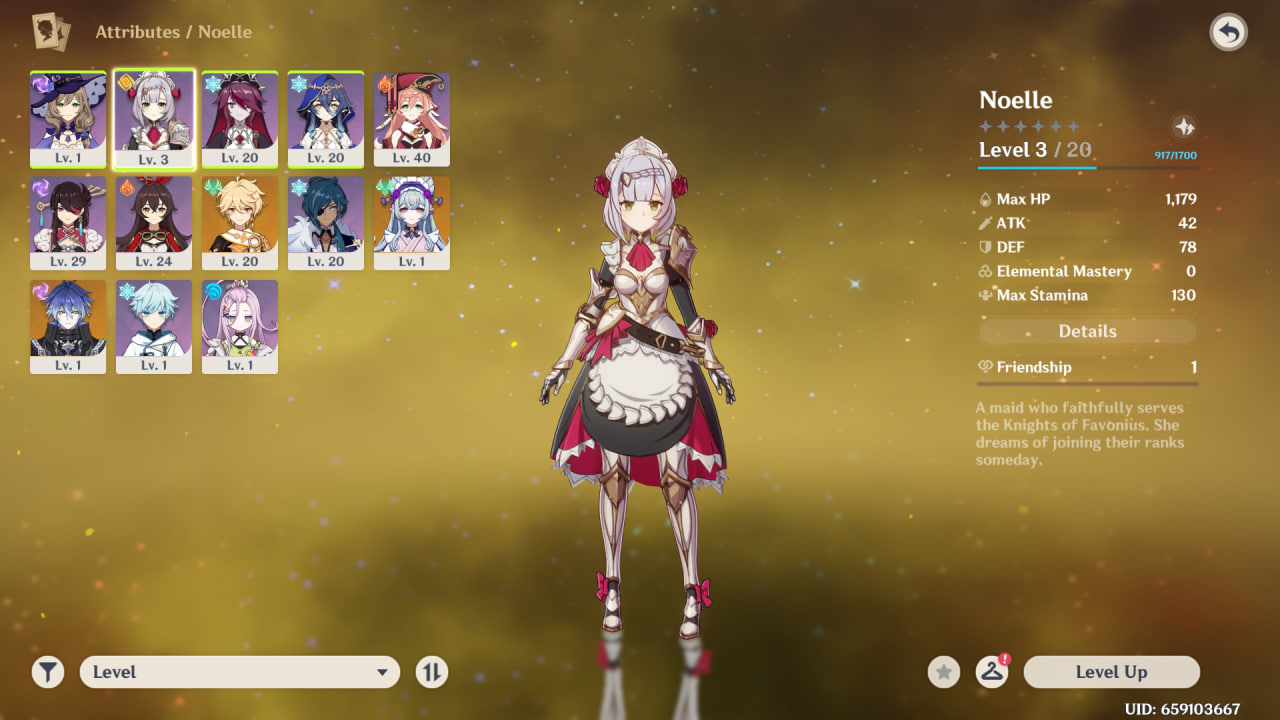The width and height of the screenshot is (1280, 720).
Task: Click the star favorite icon
Action: (944, 672)
